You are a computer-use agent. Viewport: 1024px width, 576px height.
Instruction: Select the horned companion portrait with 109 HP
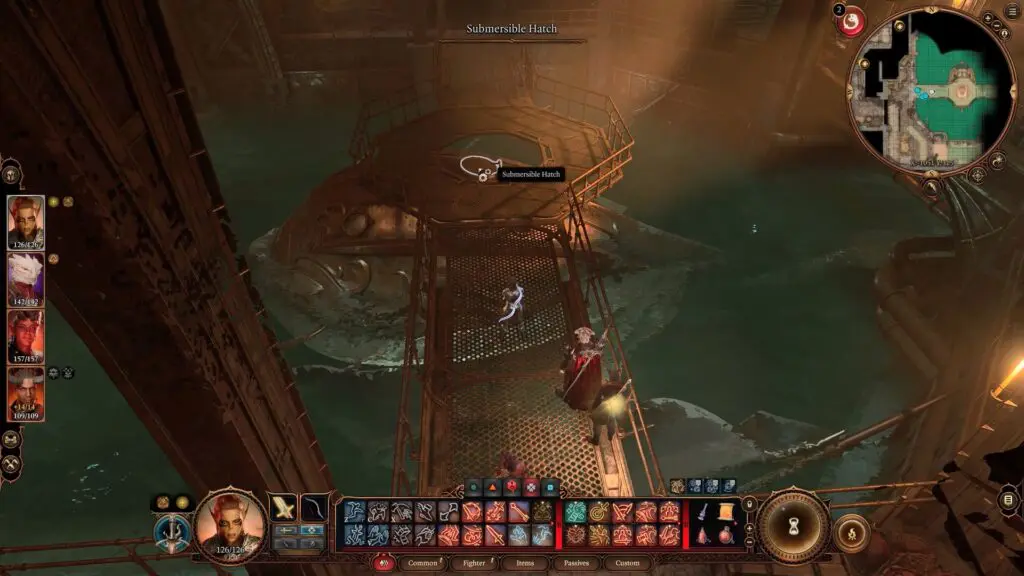click(x=26, y=393)
